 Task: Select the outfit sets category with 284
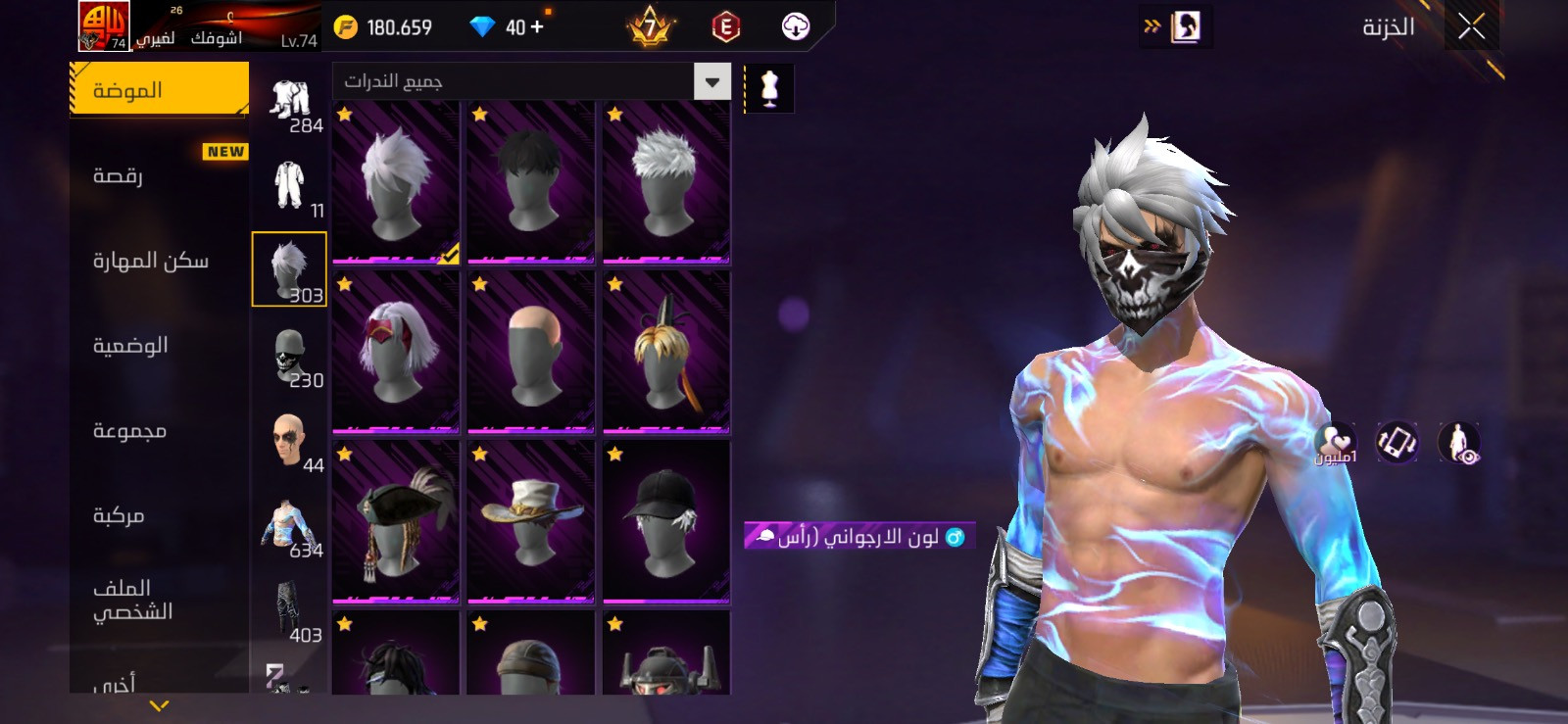290,105
